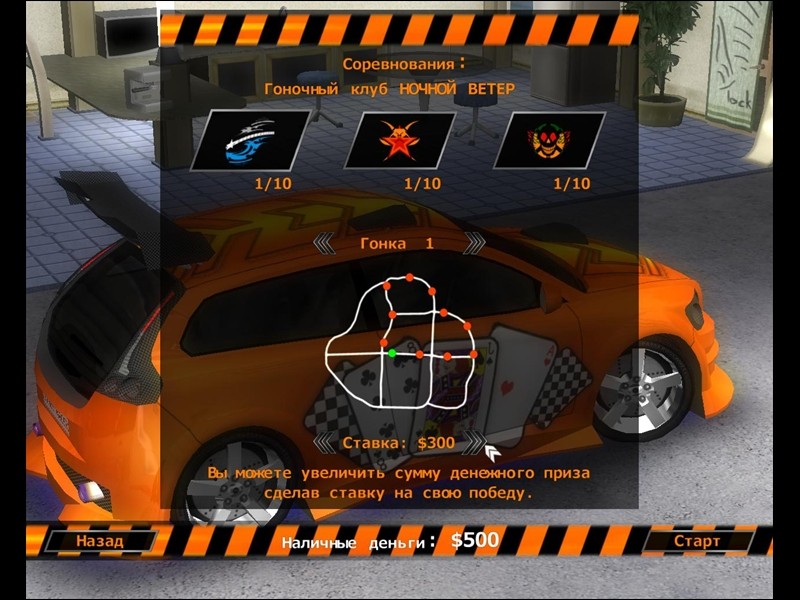Select the blue wind club emblem
The width and height of the screenshot is (800, 600).
click(250, 141)
